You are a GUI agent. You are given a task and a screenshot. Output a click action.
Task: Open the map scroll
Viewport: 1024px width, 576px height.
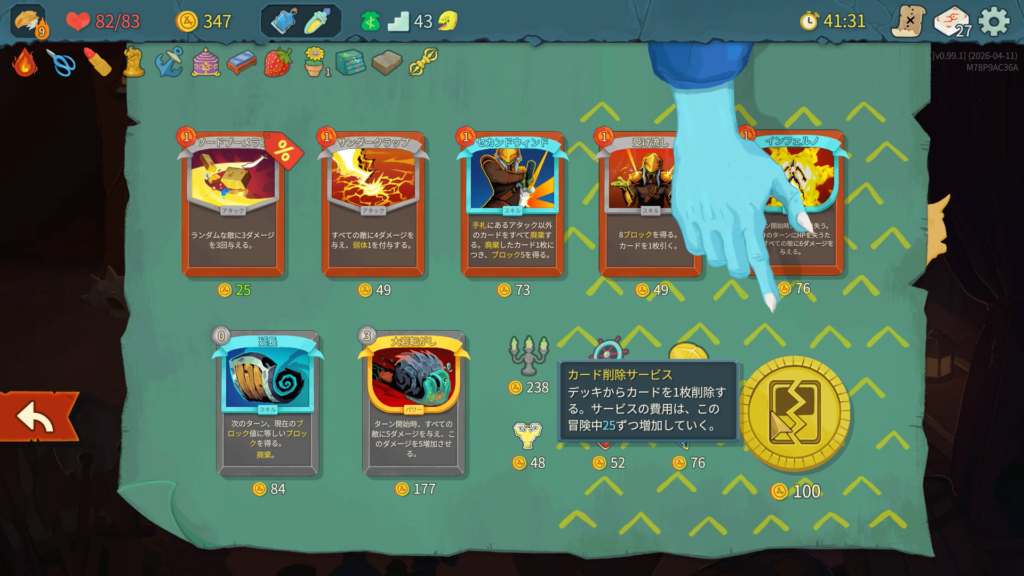pos(908,21)
